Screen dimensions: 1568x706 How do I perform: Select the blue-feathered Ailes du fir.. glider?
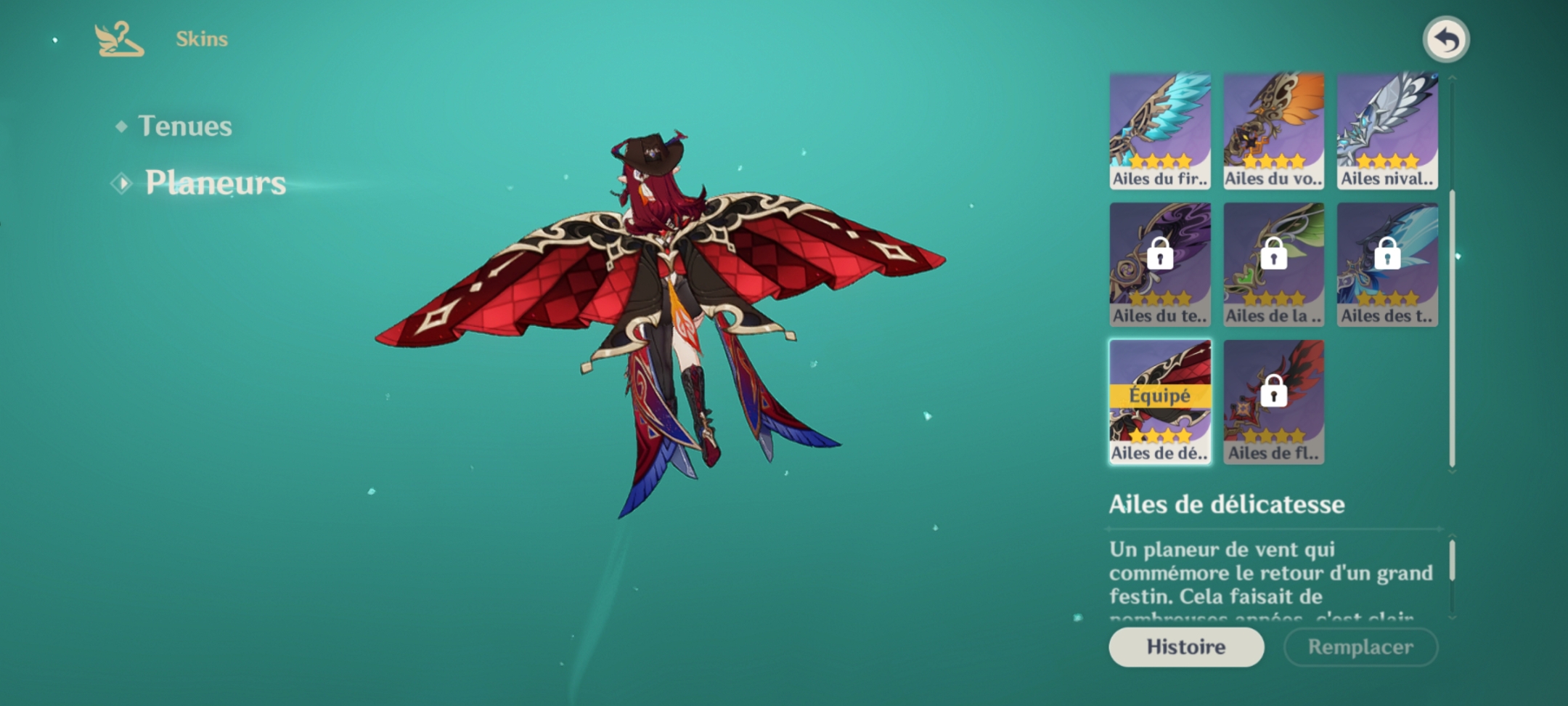click(x=1159, y=131)
